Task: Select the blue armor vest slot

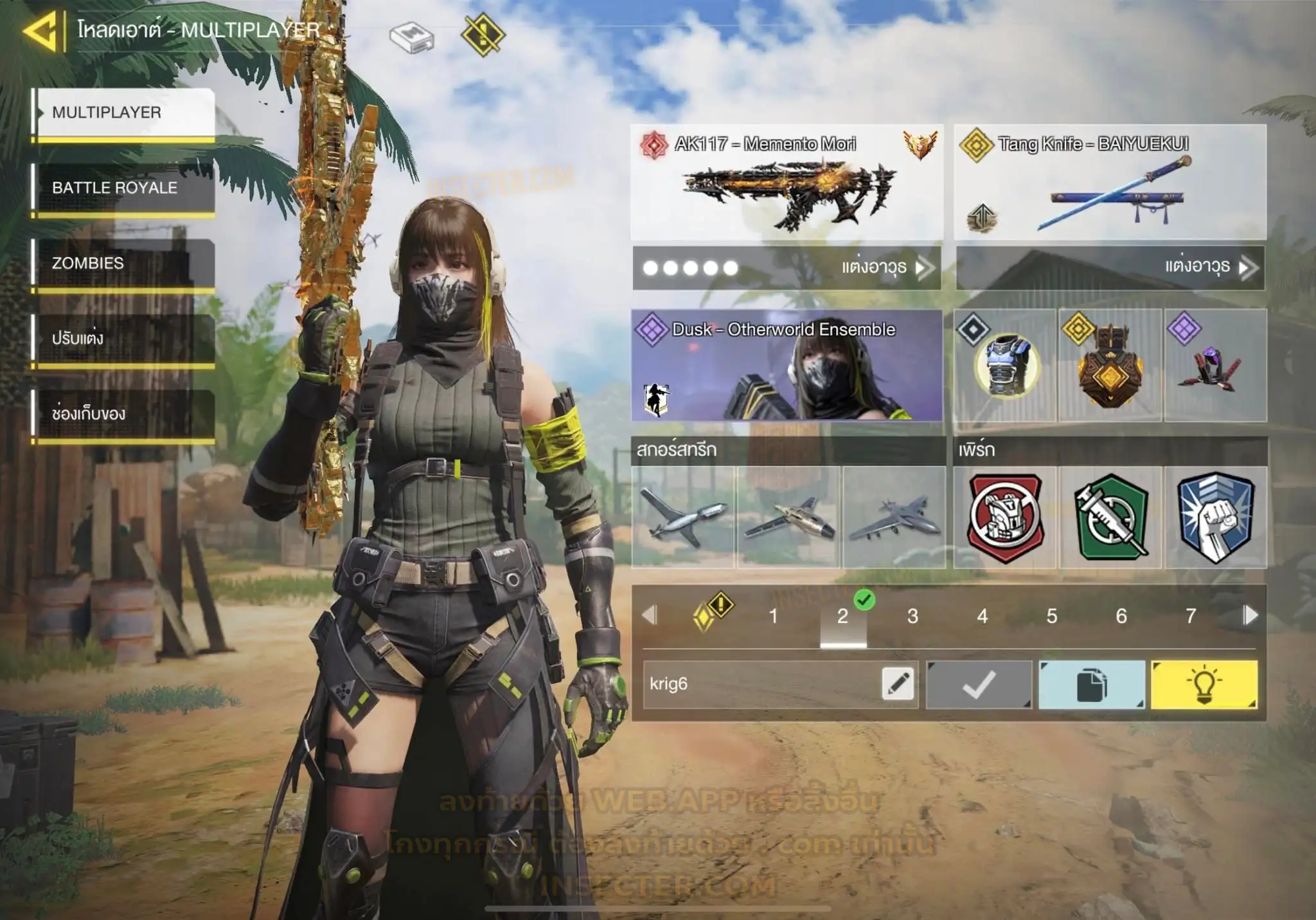Action: pos(1005,366)
